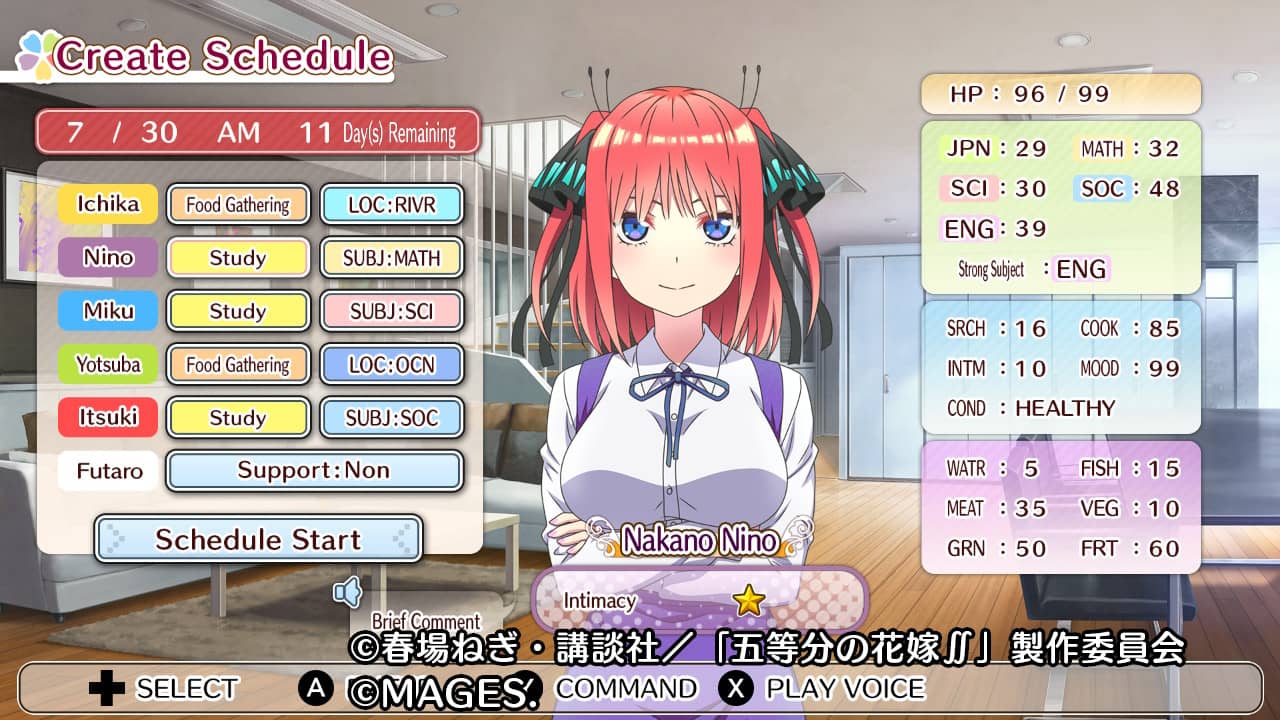
Task: Change Ichika's LOC:RIVR location
Action: (392, 205)
